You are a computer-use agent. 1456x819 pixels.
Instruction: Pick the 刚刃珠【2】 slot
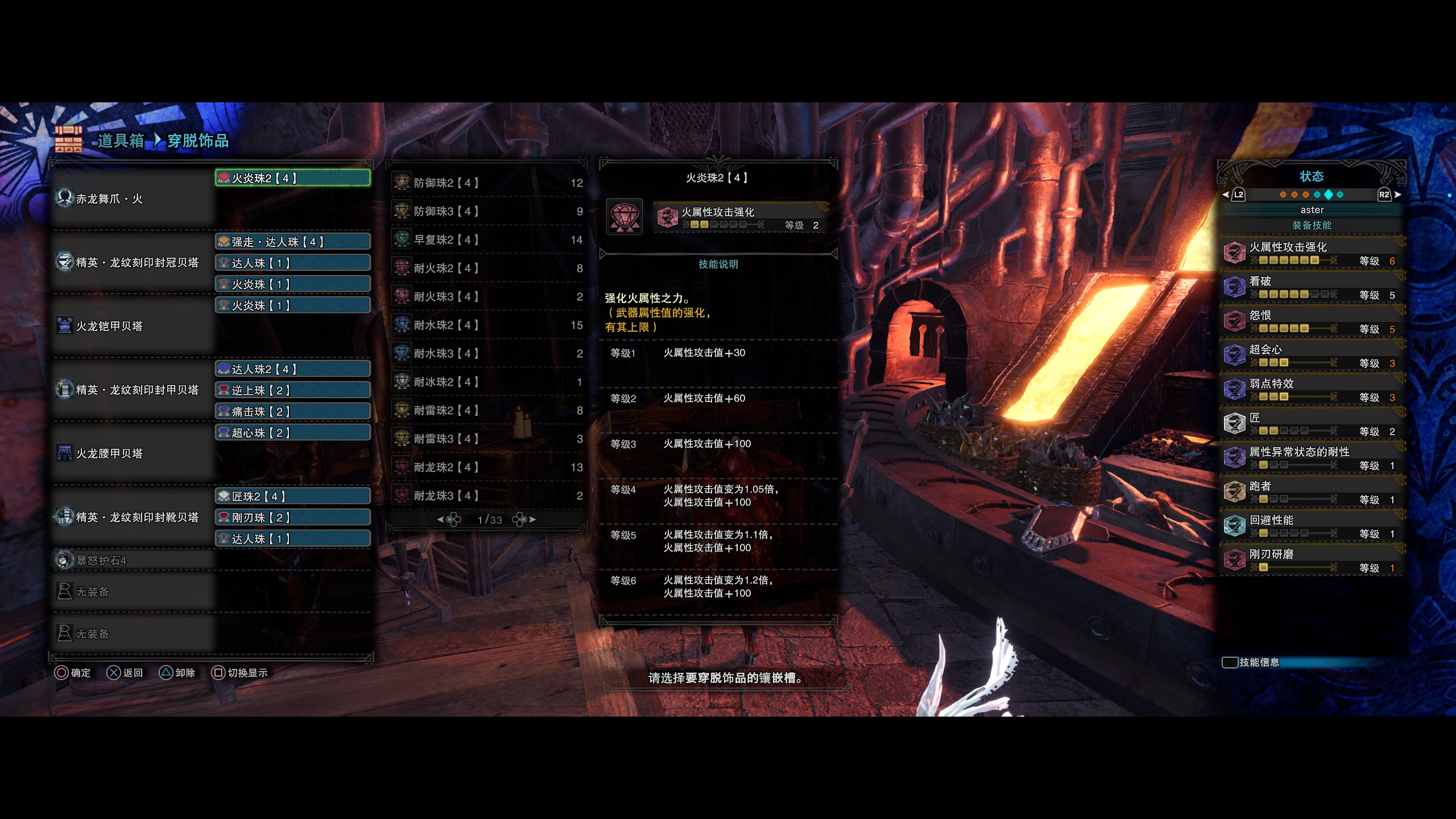pyautogui.click(x=292, y=518)
